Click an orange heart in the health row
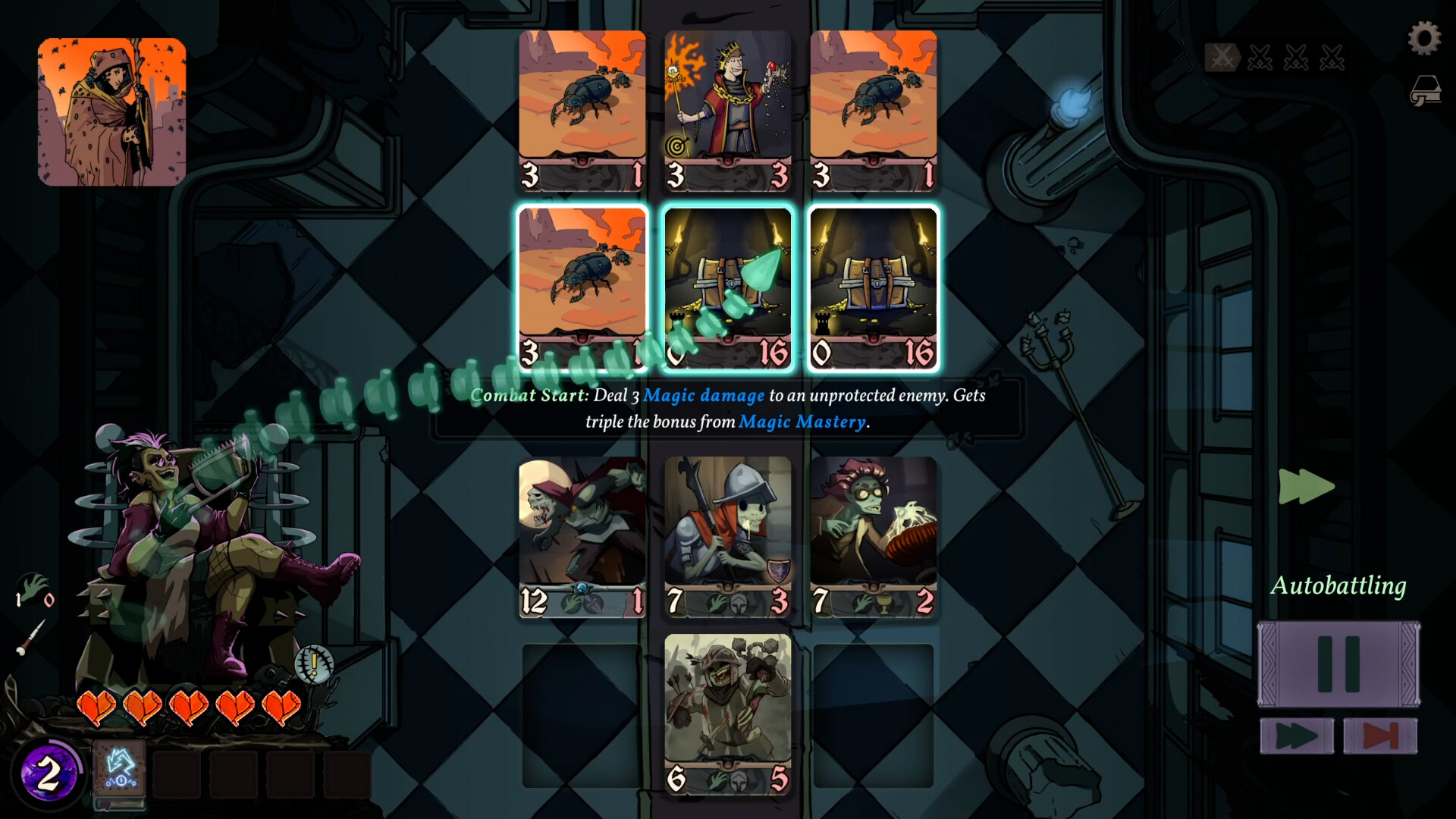 click(99, 708)
